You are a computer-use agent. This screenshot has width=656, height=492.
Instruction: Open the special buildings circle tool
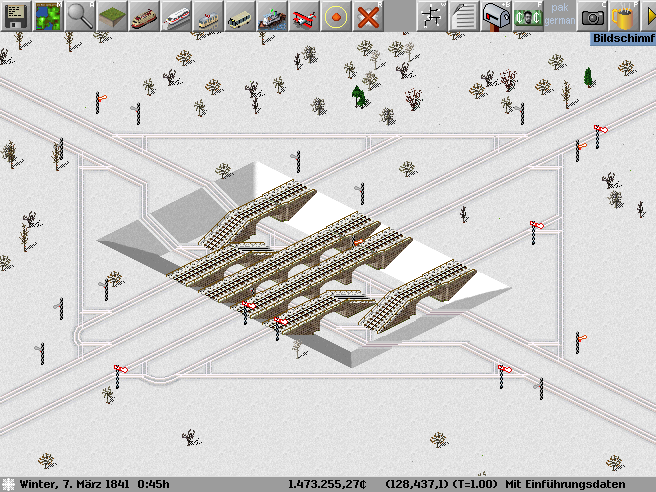(336, 16)
